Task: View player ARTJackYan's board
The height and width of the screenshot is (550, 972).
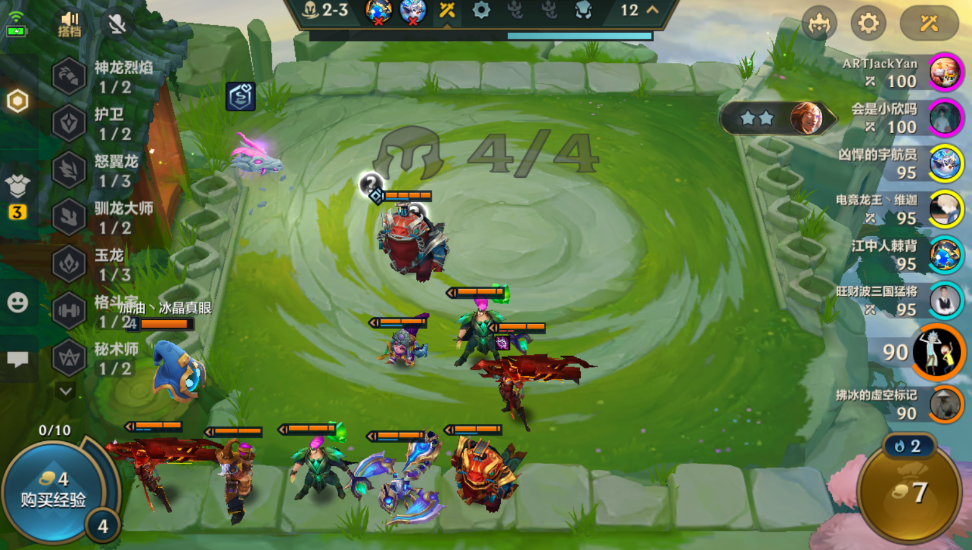Action: point(944,72)
